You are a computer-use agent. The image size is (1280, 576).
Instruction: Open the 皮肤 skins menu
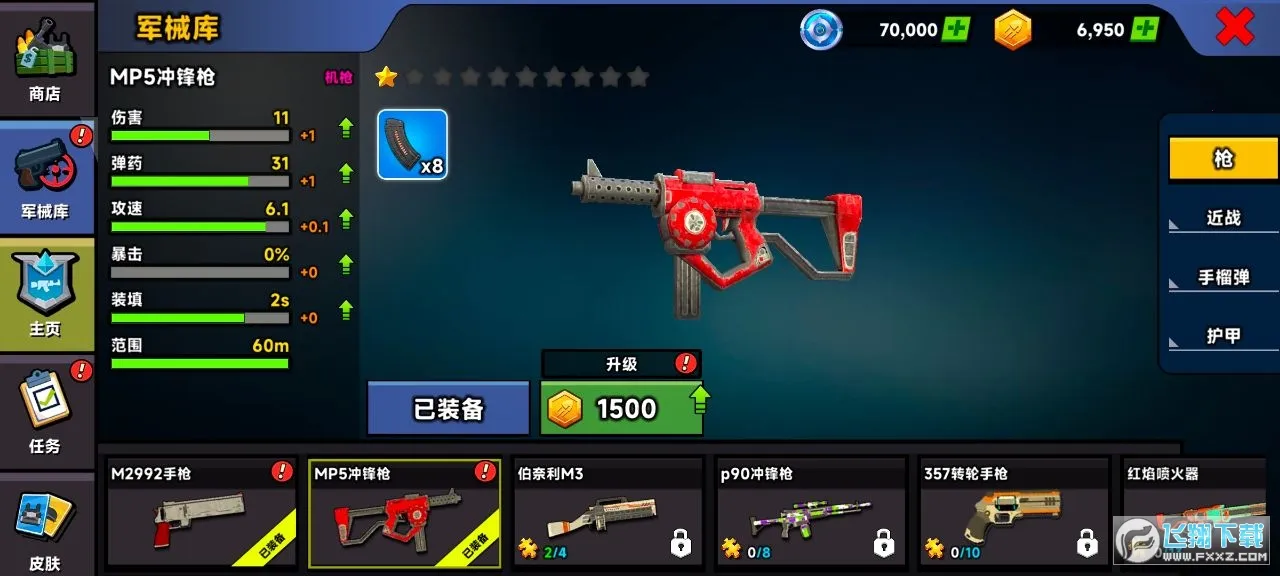45,528
